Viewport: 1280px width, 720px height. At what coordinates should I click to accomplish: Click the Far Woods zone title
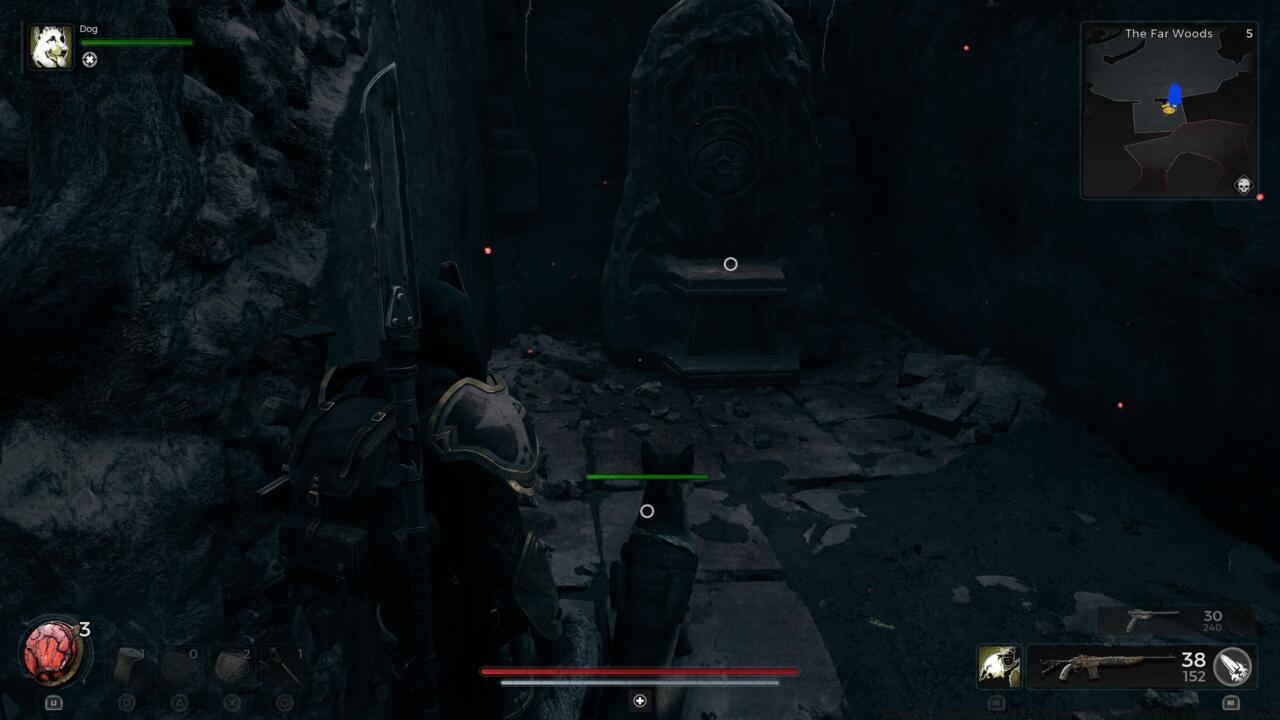point(1168,33)
